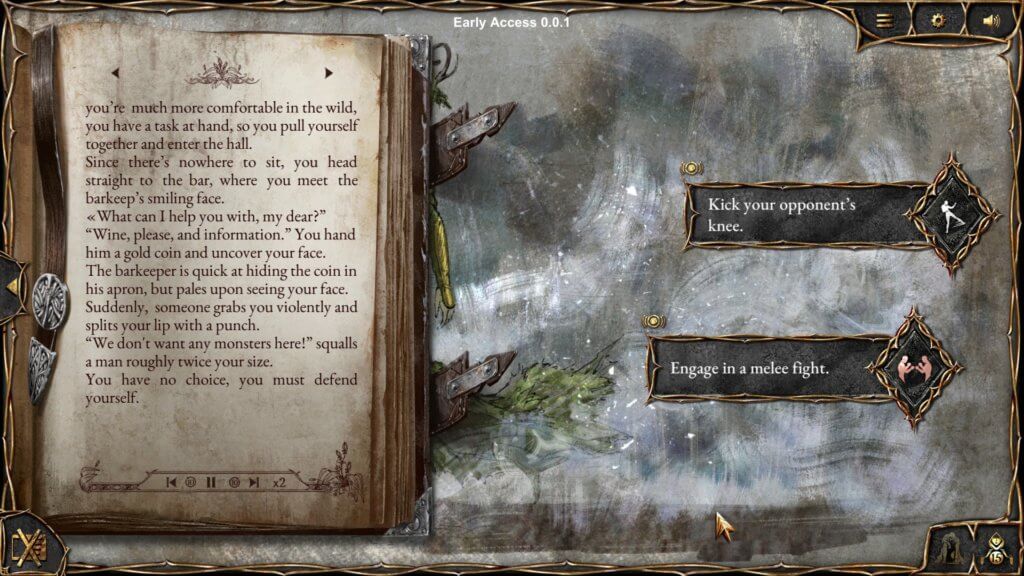Click the crossed swords icon in bottom-left corner
The image size is (1024, 576).
click(27, 548)
